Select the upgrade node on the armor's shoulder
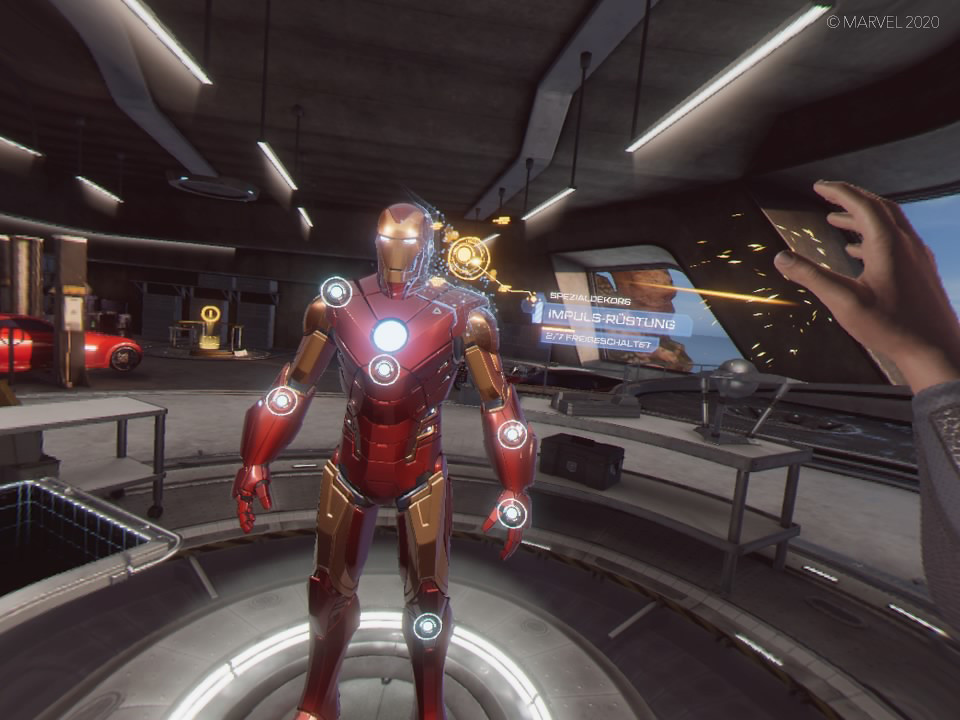 pyautogui.click(x=336, y=292)
